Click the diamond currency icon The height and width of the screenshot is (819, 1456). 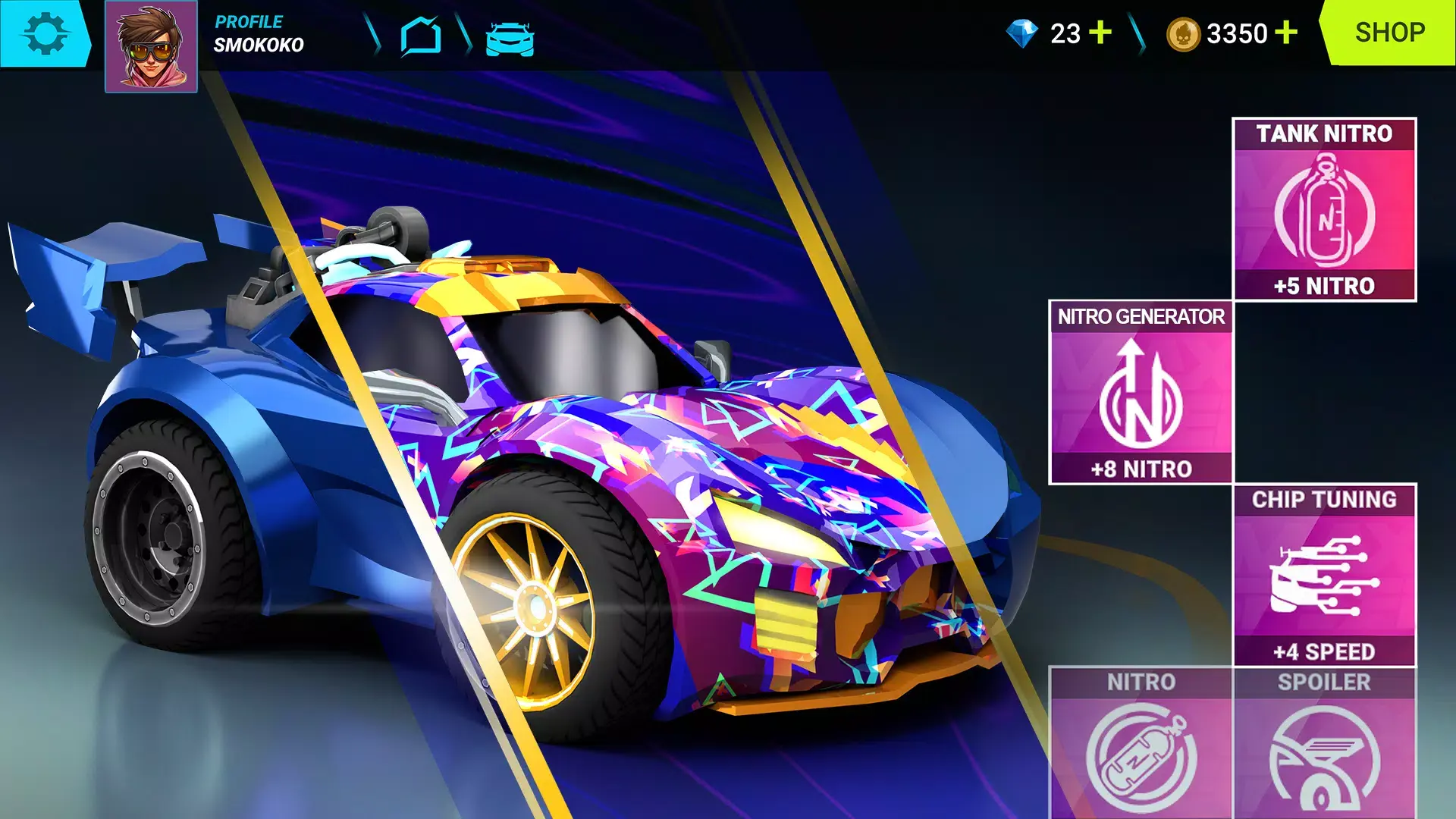coord(1024,32)
